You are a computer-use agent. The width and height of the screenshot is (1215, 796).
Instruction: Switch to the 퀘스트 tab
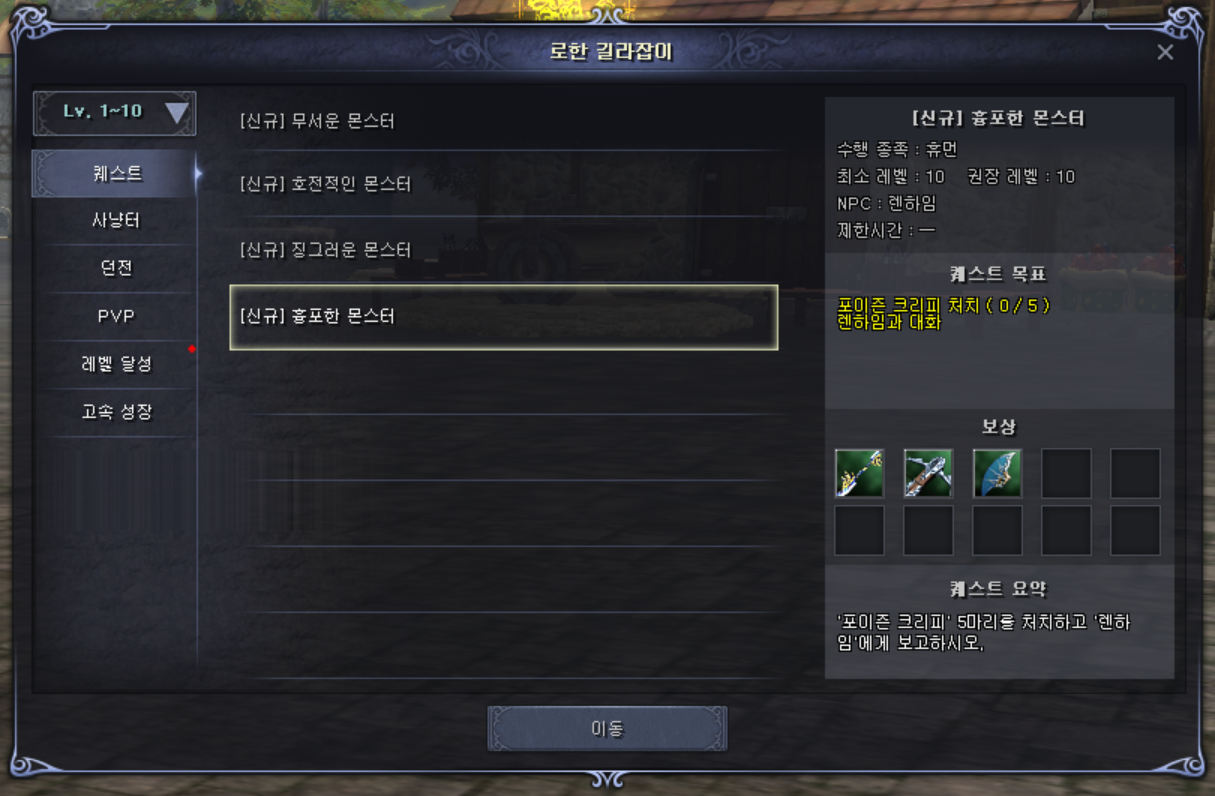117,174
